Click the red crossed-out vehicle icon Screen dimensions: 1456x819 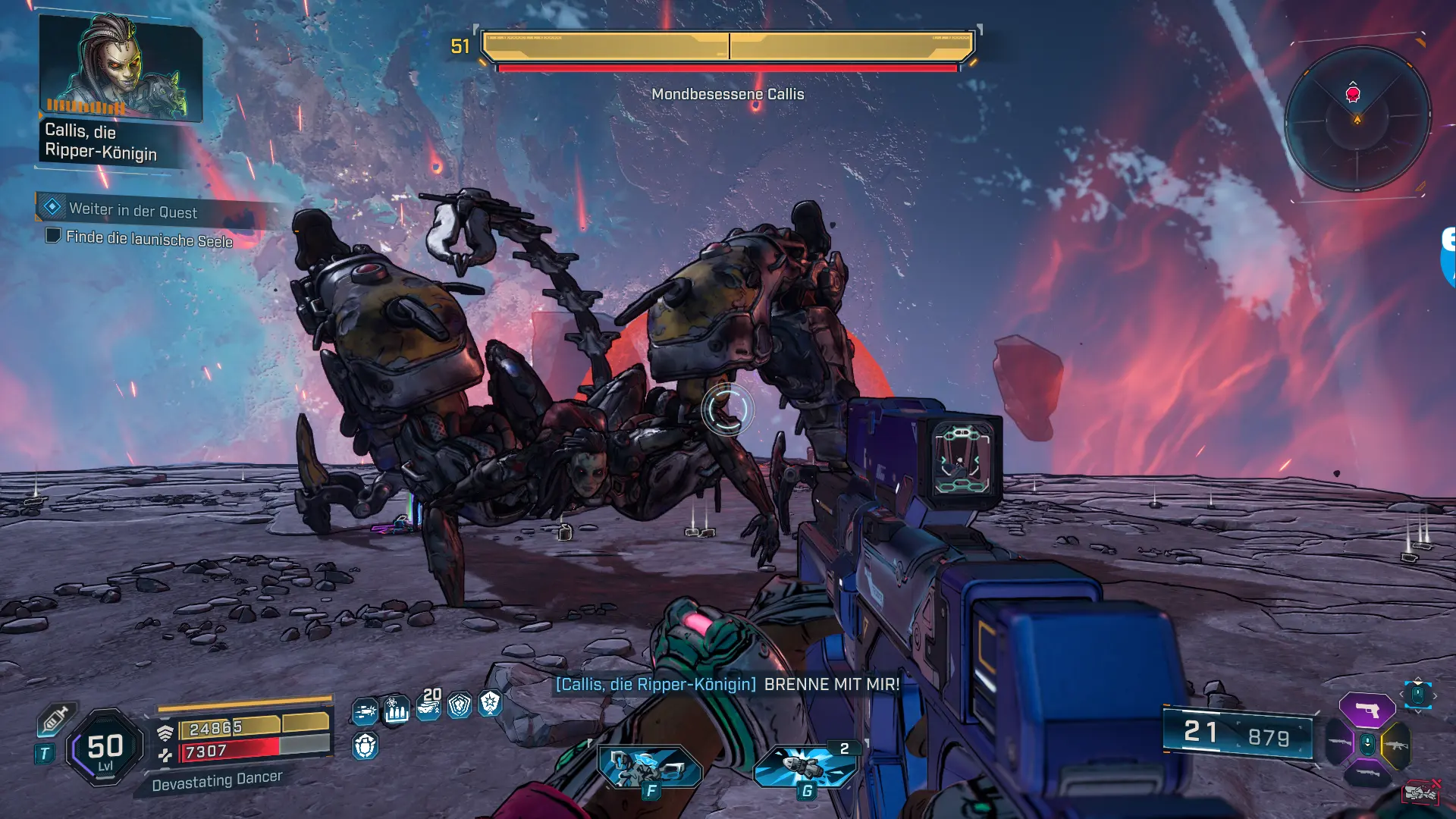coord(1420,792)
